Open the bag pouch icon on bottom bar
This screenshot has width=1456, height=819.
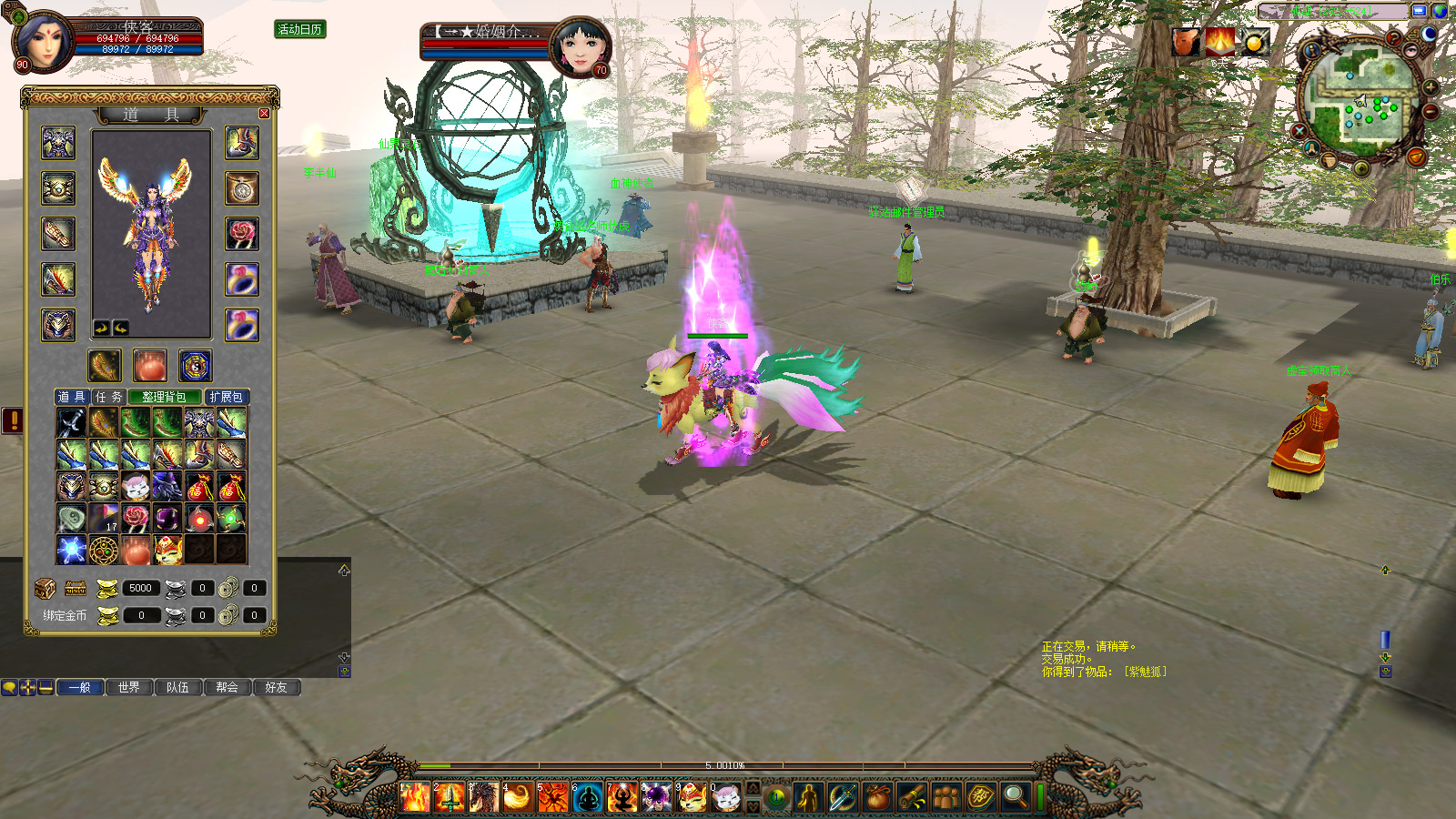point(876,797)
